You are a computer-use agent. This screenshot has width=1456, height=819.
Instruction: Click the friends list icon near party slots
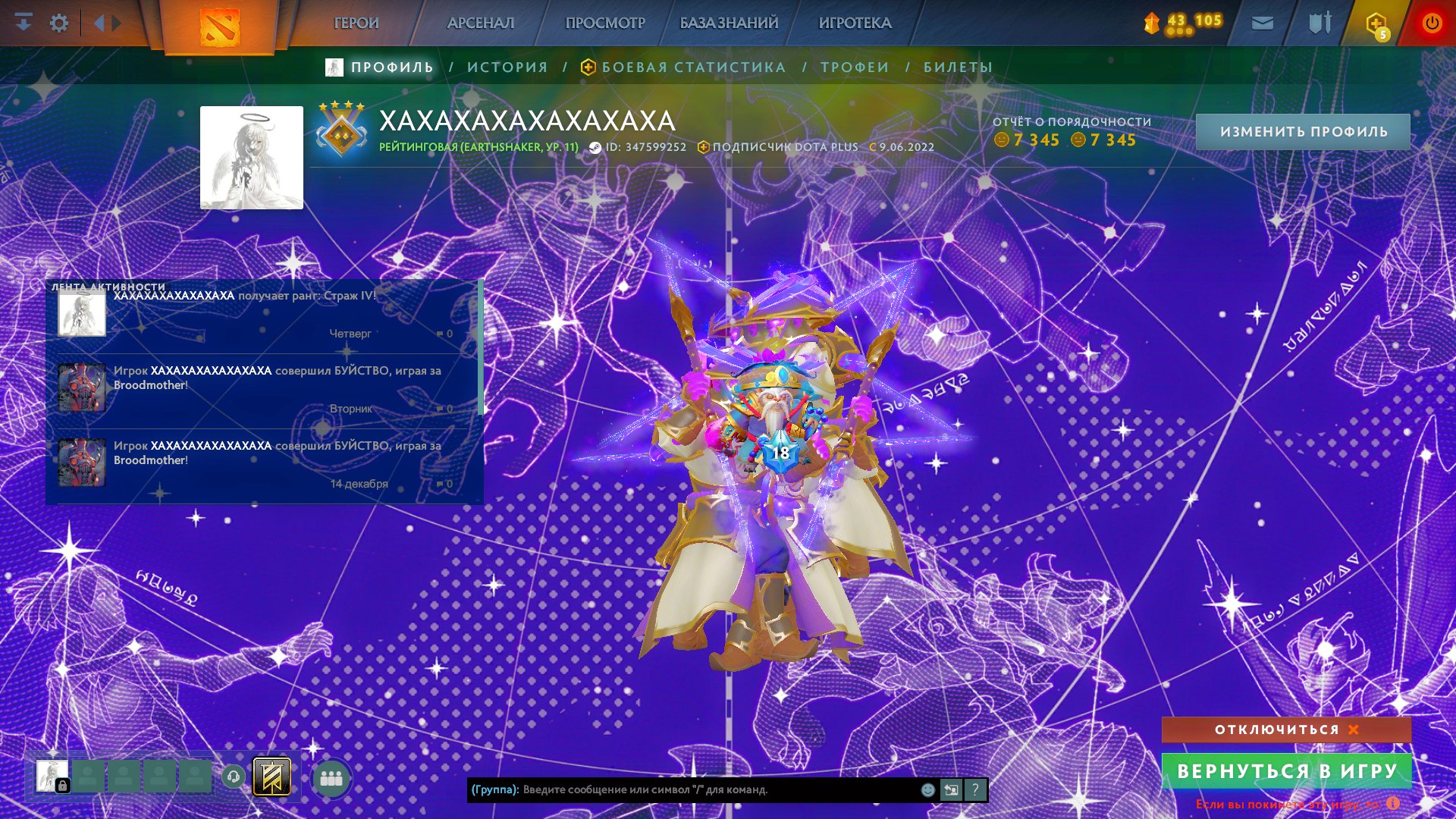[x=331, y=777]
